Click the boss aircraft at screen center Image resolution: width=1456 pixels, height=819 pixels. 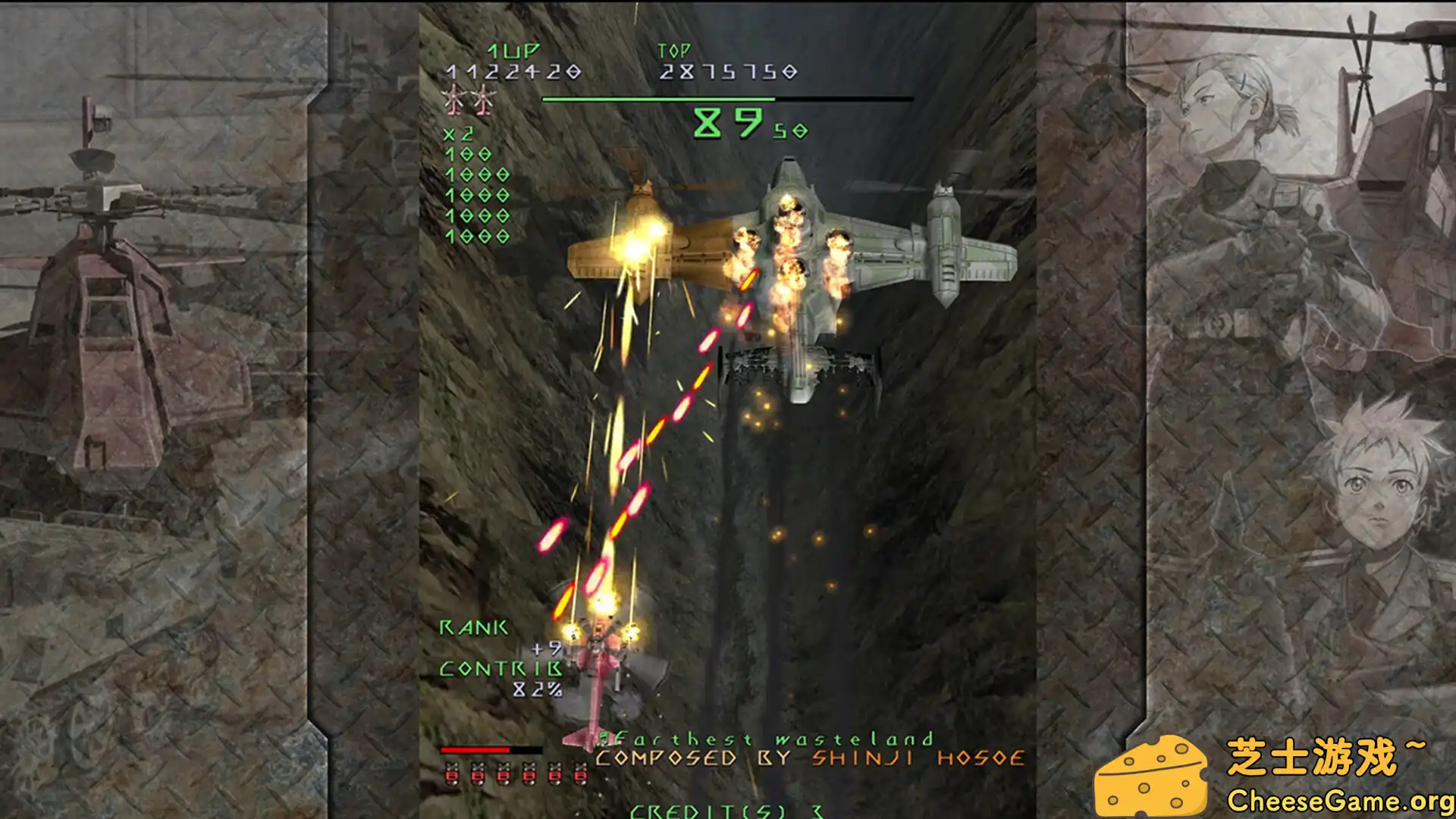pos(789,250)
